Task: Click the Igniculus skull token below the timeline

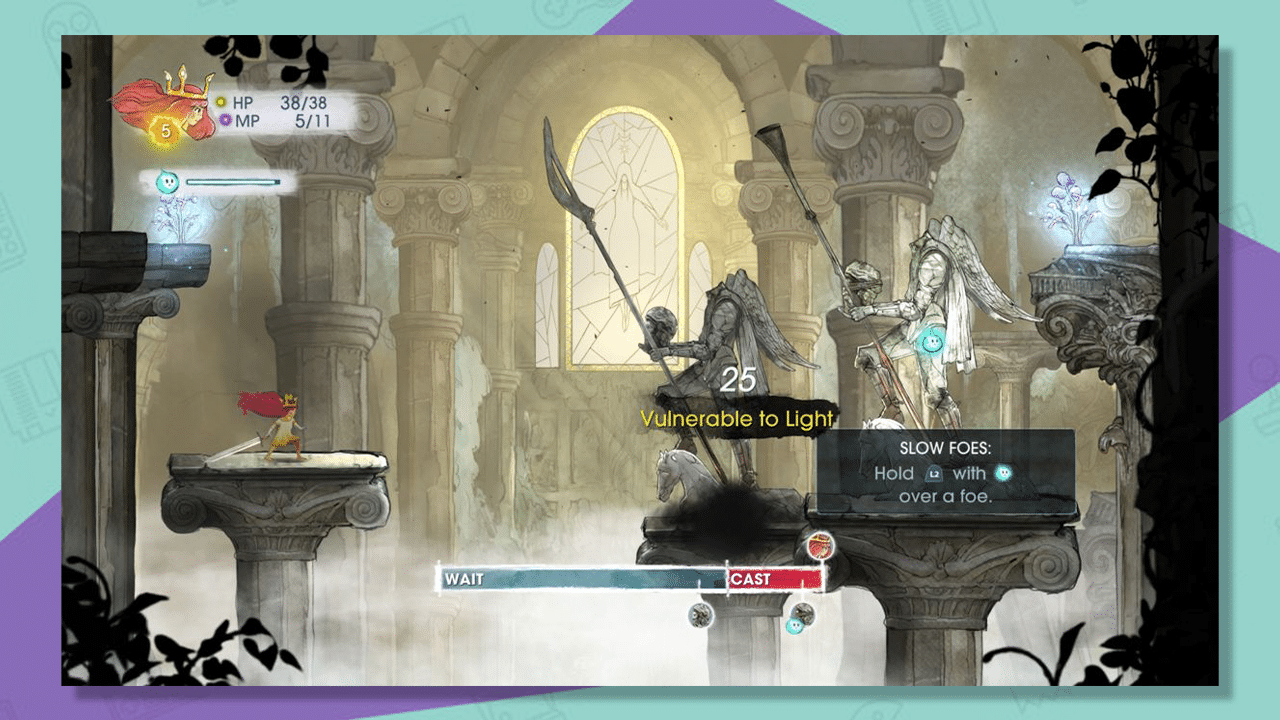Action: (x=794, y=625)
